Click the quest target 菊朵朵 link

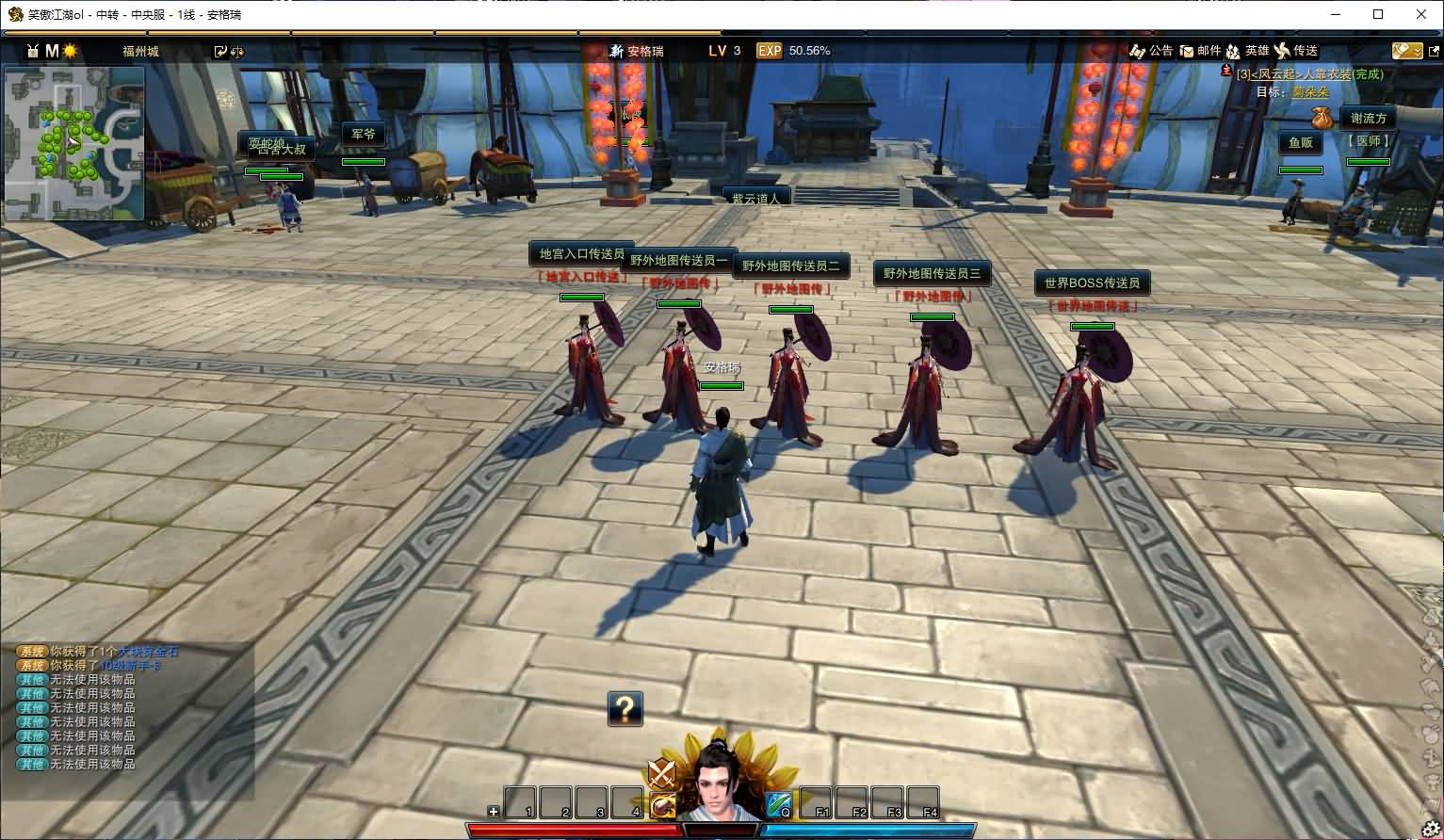[x=1310, y=92]
